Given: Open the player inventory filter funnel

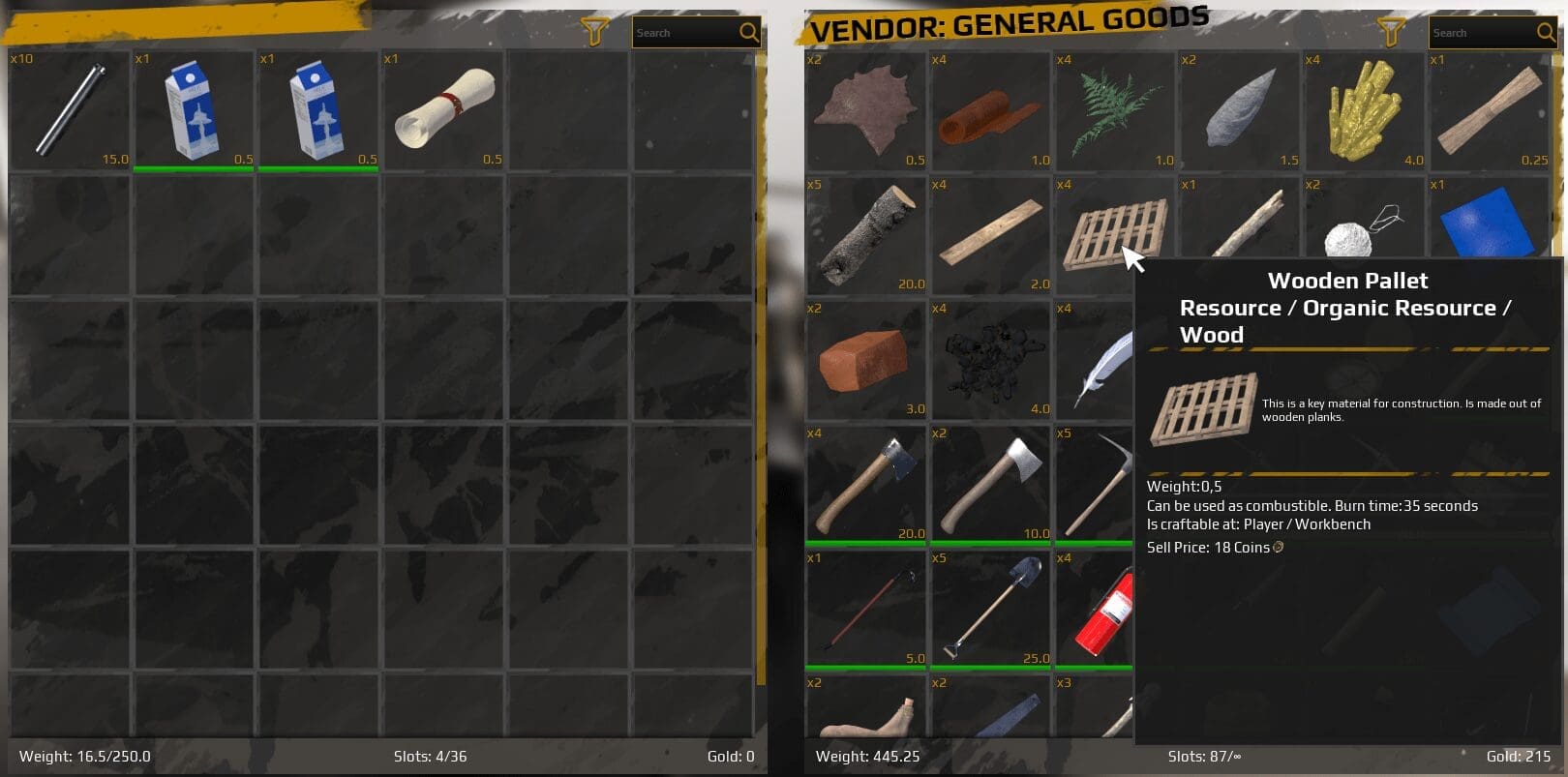Looking at the screenshot, I should (594, 32).
